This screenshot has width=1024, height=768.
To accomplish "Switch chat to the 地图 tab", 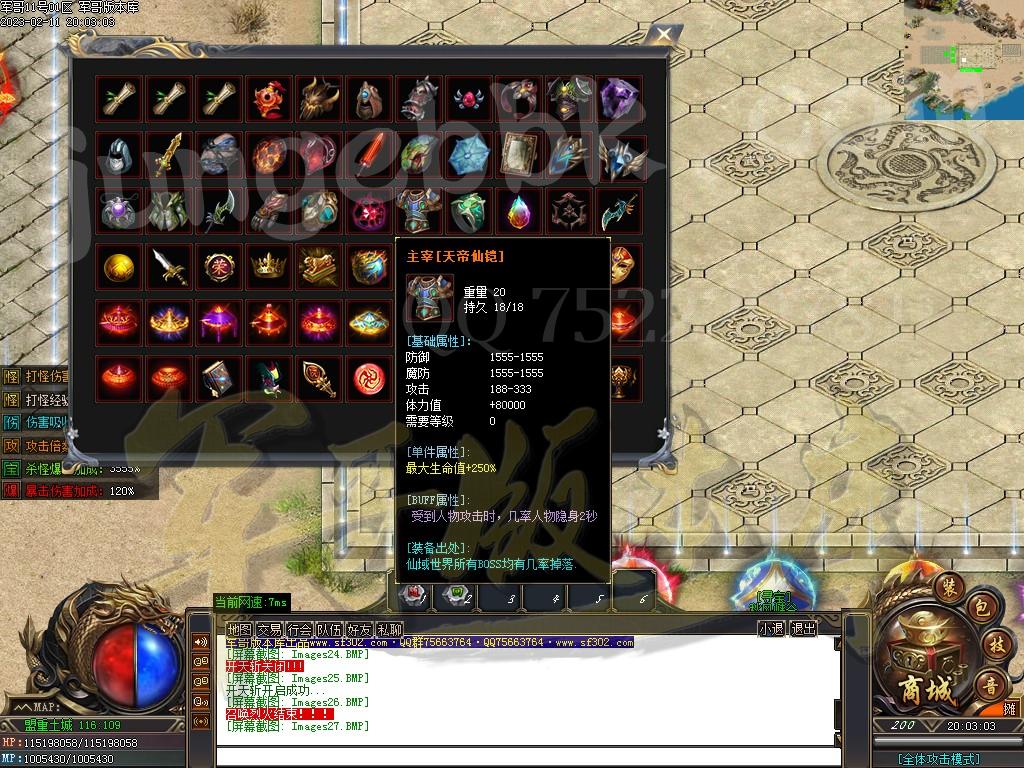I will 239,629.
